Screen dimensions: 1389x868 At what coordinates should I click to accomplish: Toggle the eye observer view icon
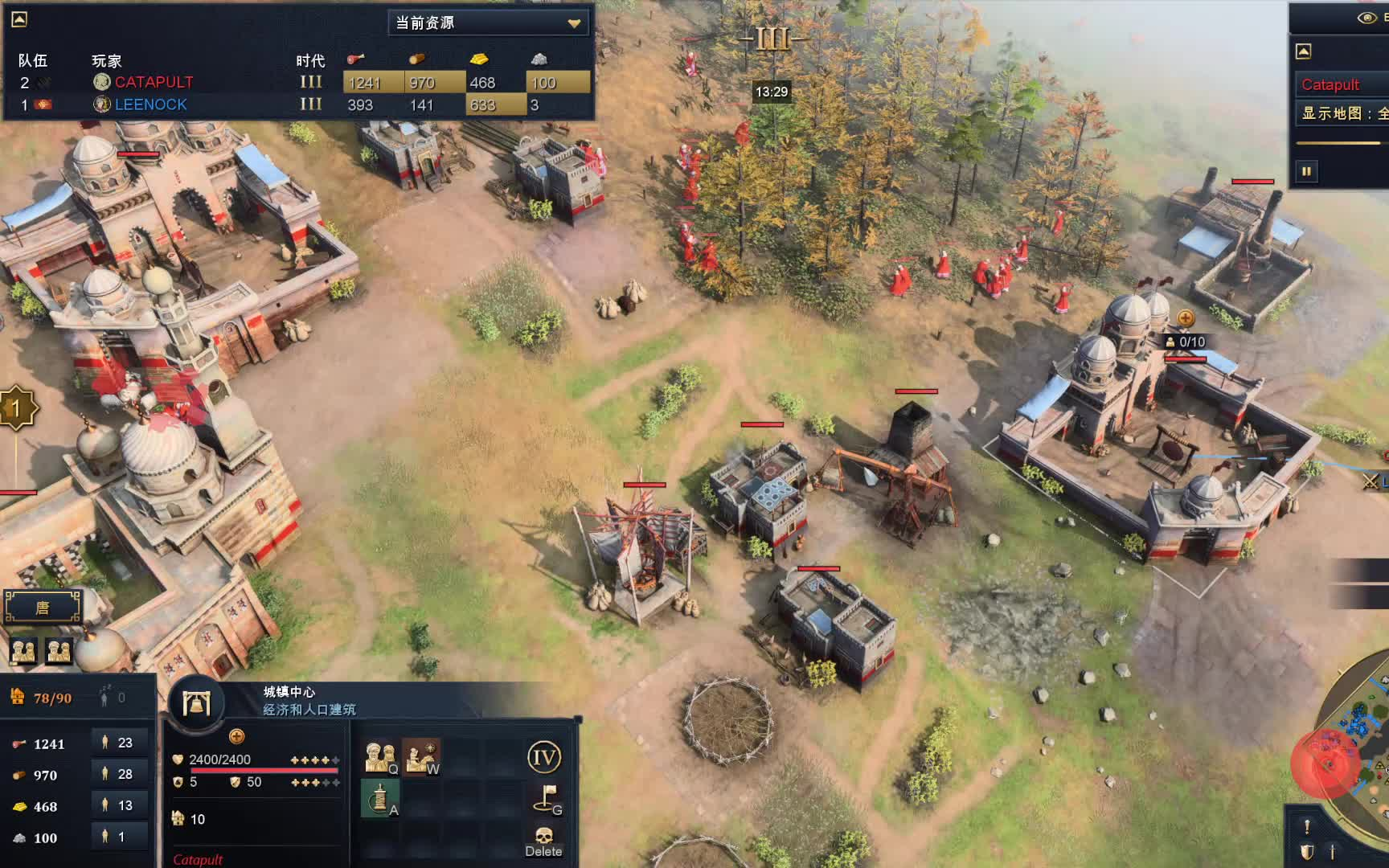[x=1366, y=18]
